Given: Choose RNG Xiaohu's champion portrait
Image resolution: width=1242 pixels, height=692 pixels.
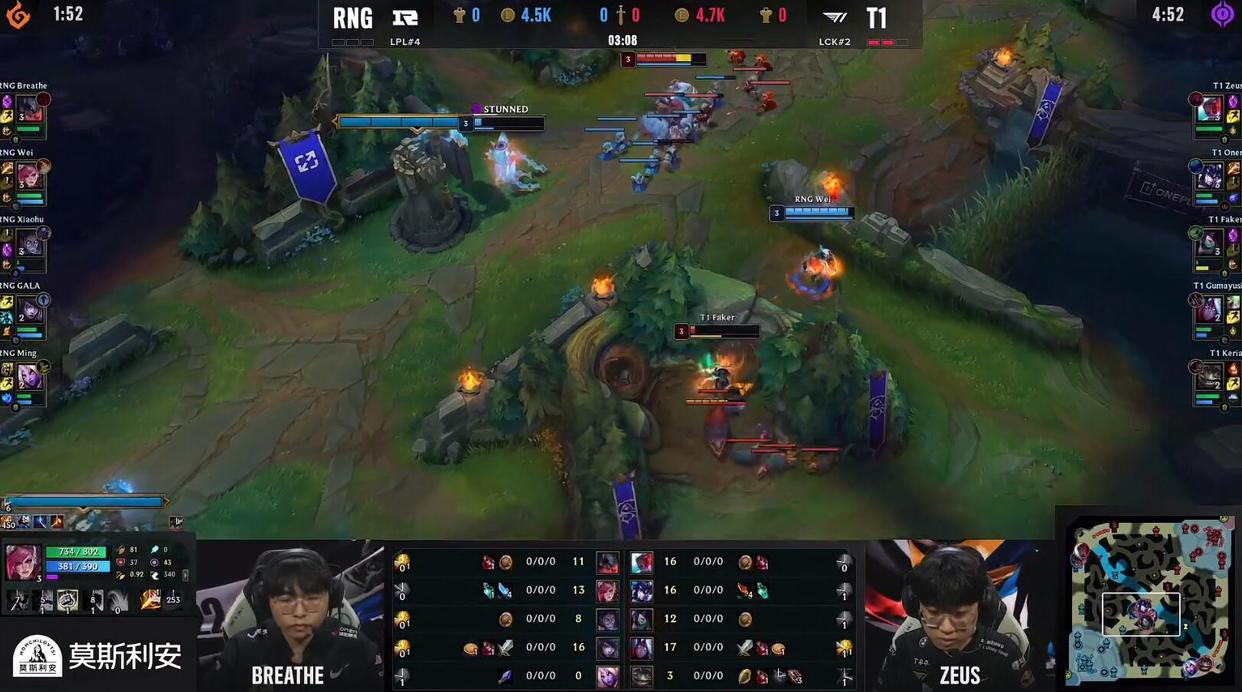Looking at the screenshot, I should point(30,243).
